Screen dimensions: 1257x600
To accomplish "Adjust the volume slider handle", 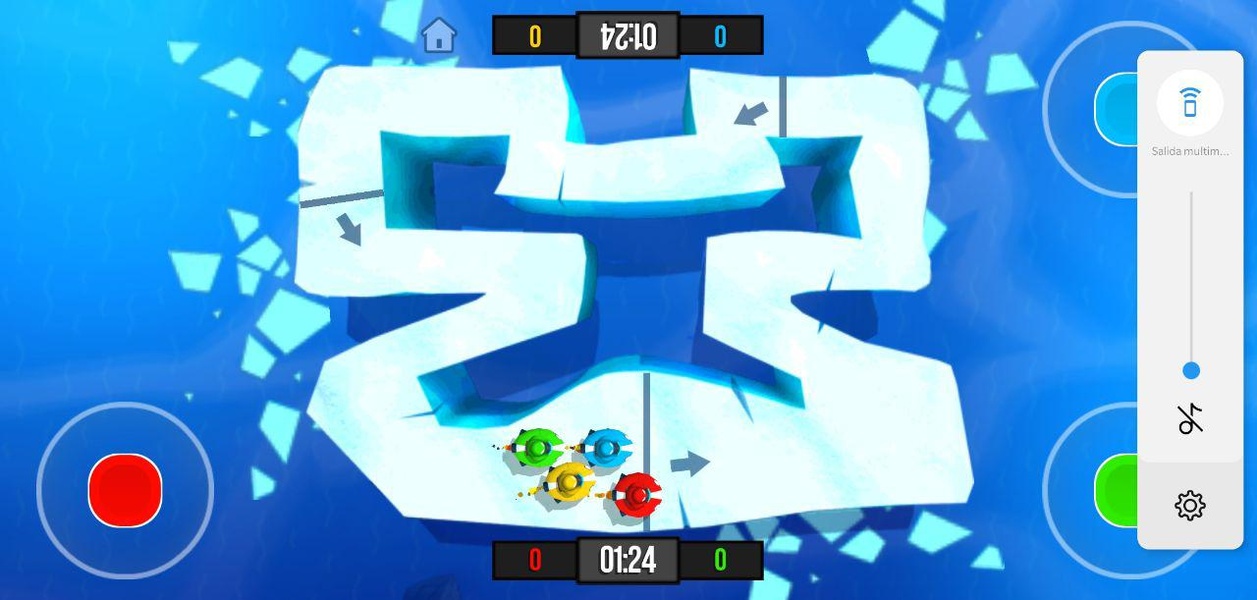I will [1190, 371].
